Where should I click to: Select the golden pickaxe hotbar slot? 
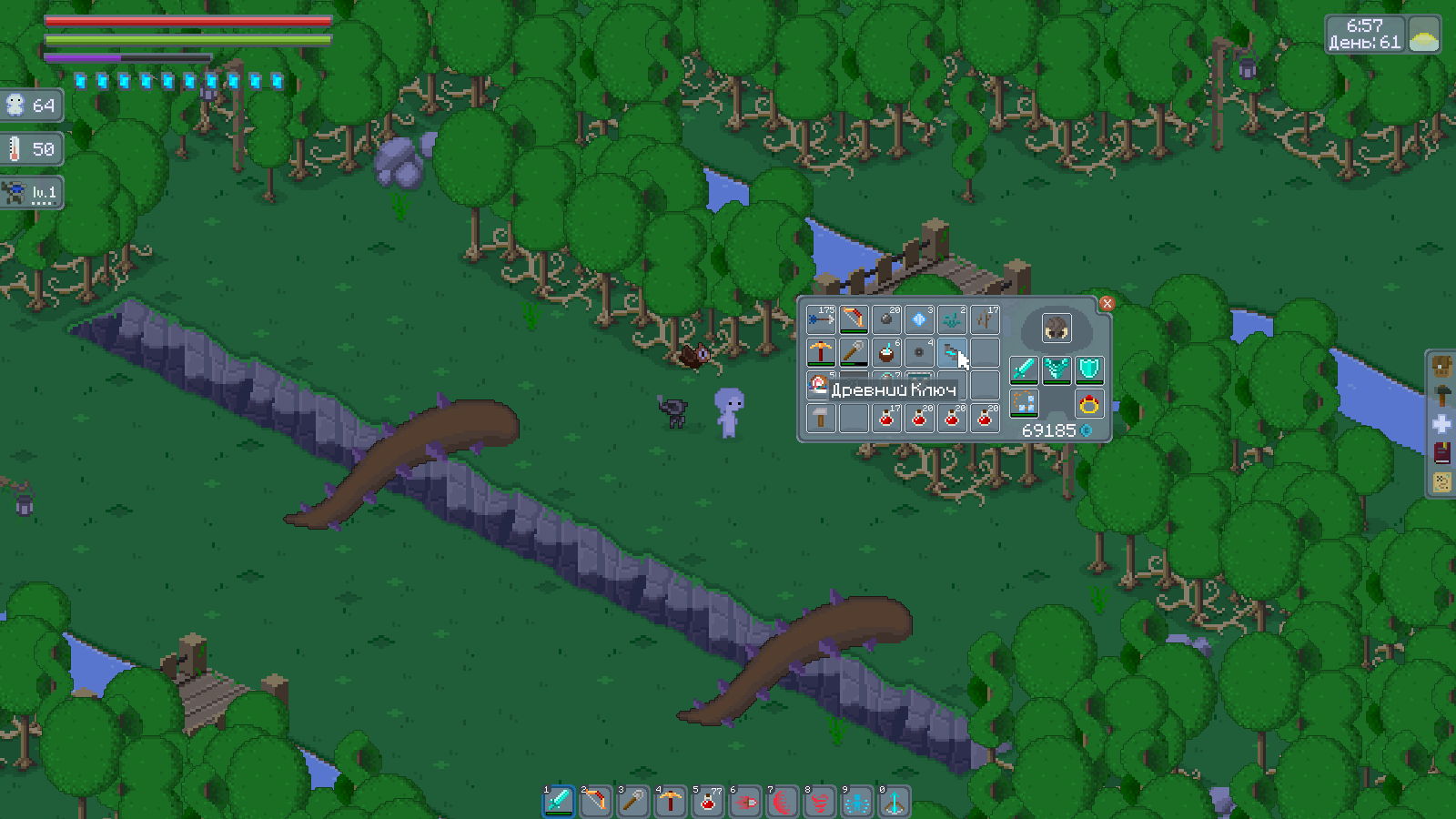point(670,801)
